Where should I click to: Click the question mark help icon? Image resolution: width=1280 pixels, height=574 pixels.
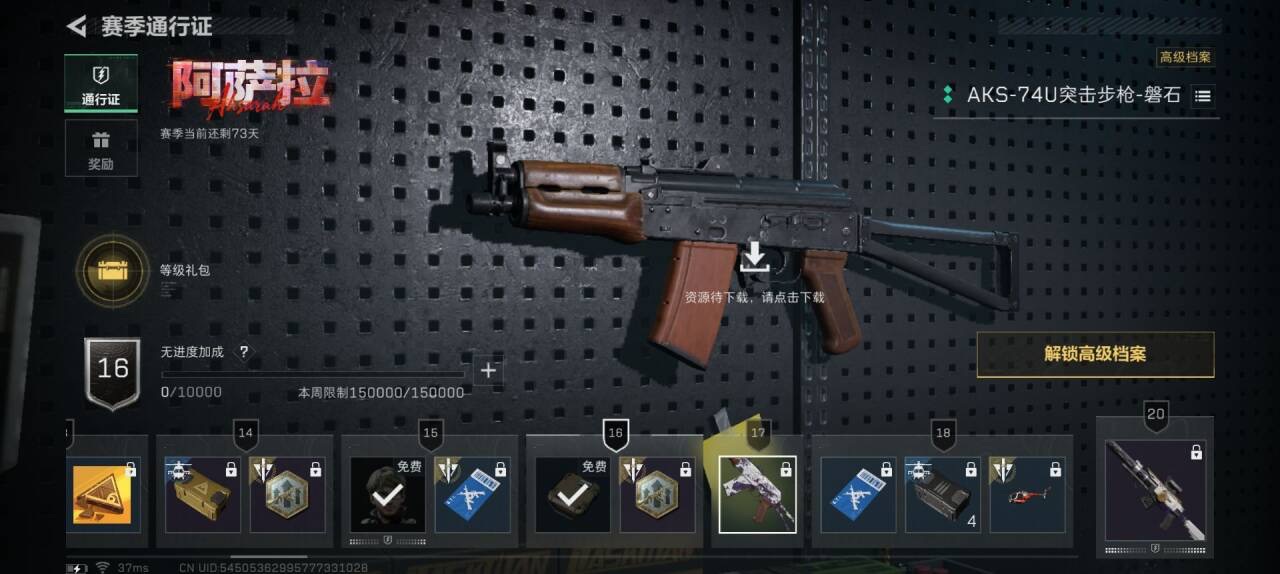tap(243, 352)
